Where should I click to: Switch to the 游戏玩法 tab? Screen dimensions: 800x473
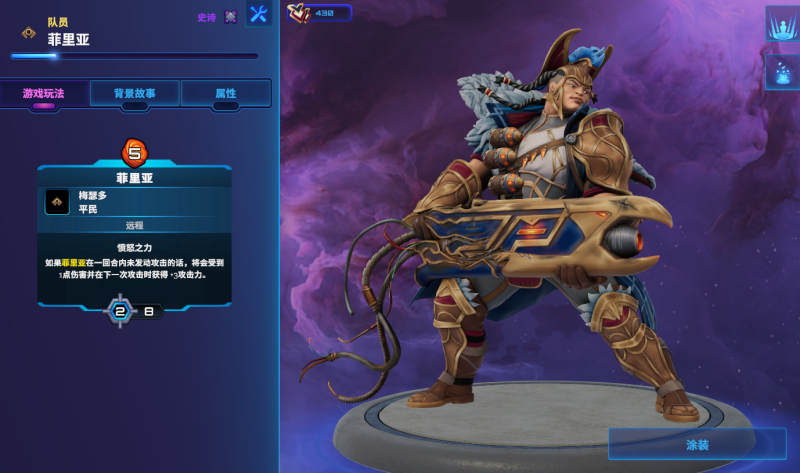coord(44,93)
